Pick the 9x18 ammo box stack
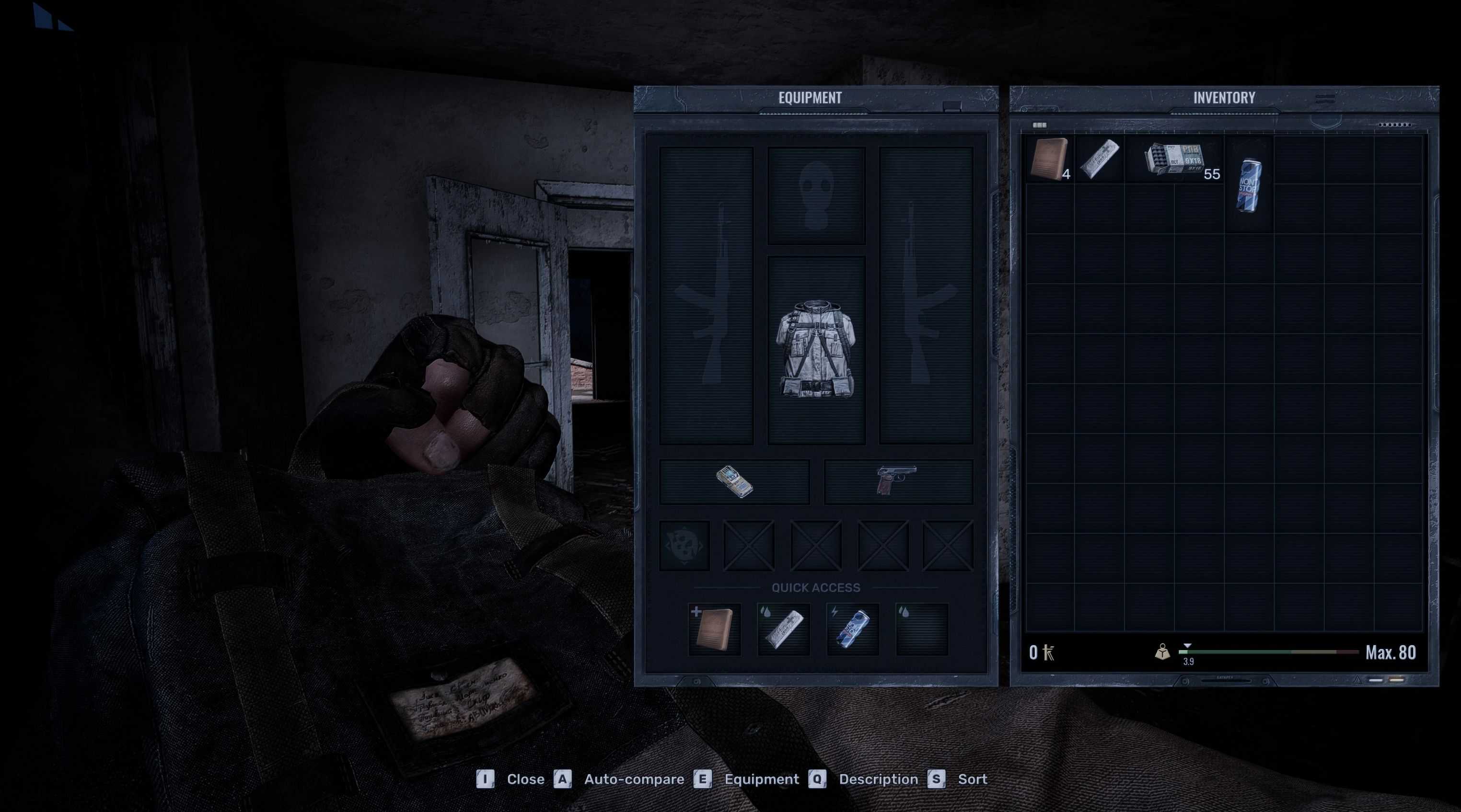 tap(1174, 158)
